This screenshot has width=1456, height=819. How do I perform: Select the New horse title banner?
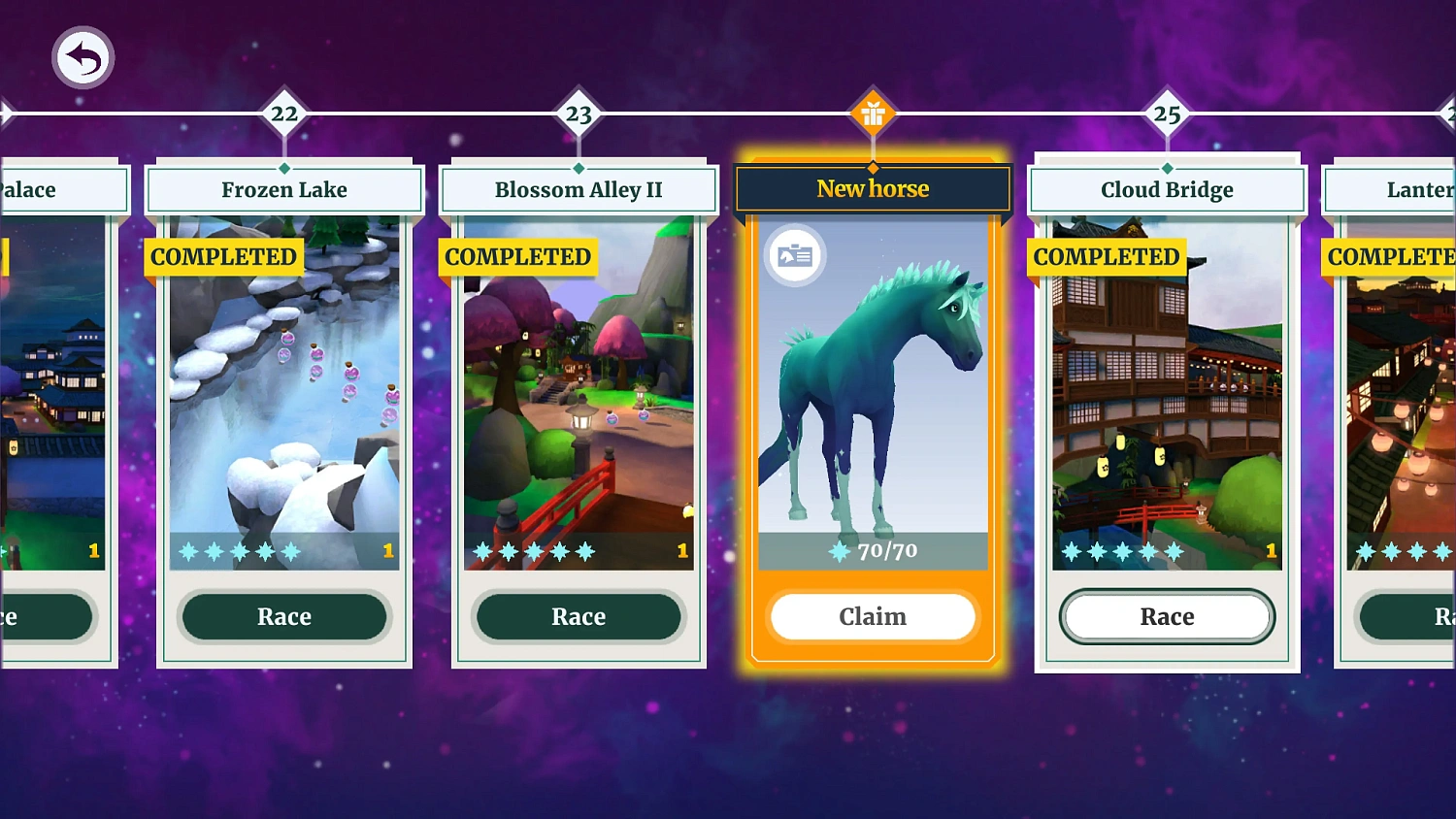[872, 188]
